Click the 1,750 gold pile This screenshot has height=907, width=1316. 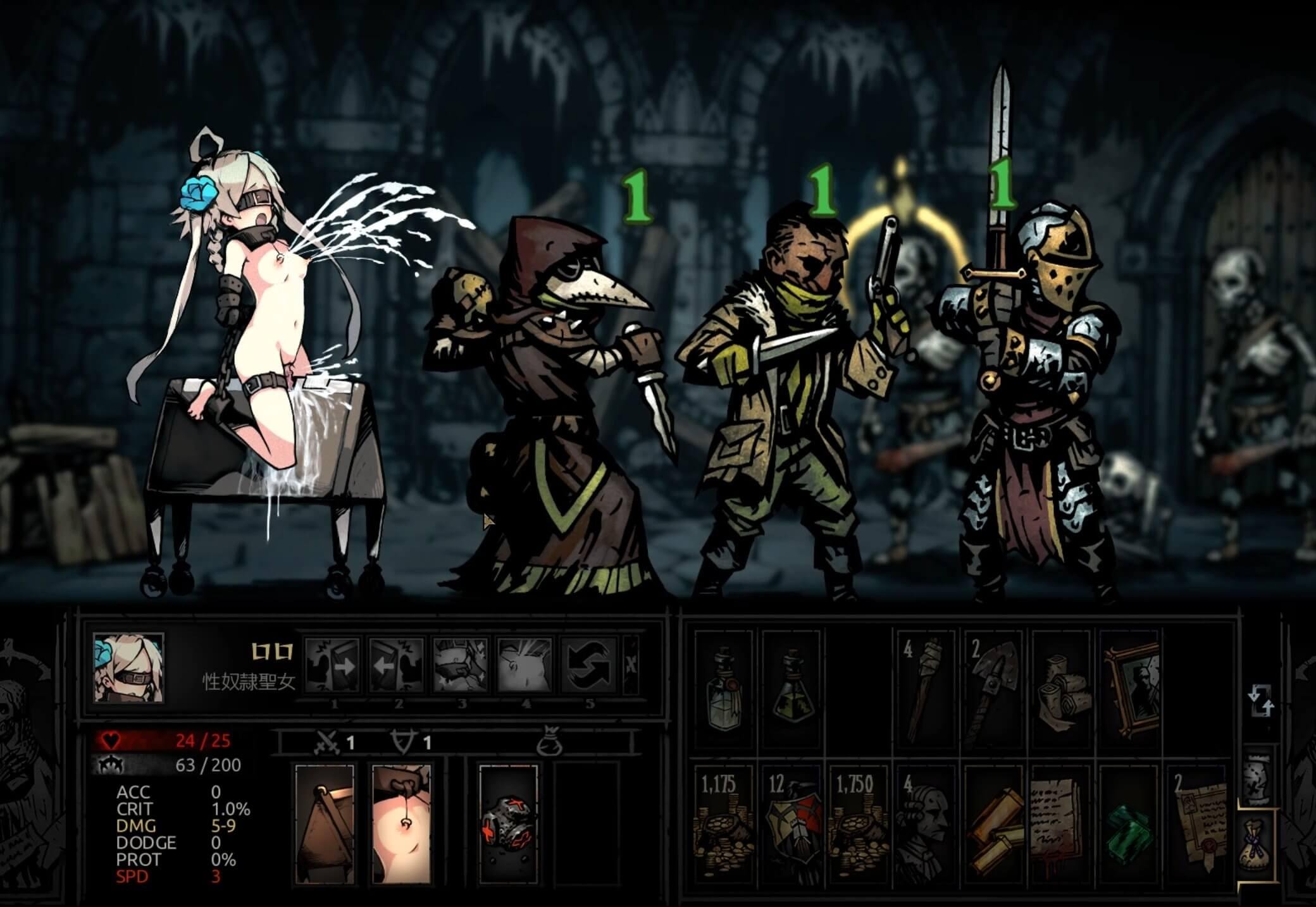click(859, 824)
